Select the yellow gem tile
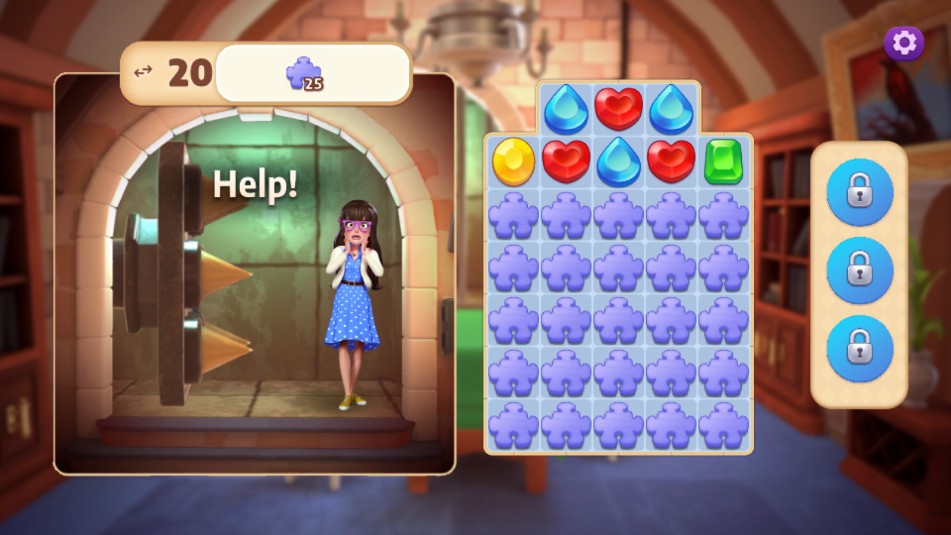 point(513,161)
